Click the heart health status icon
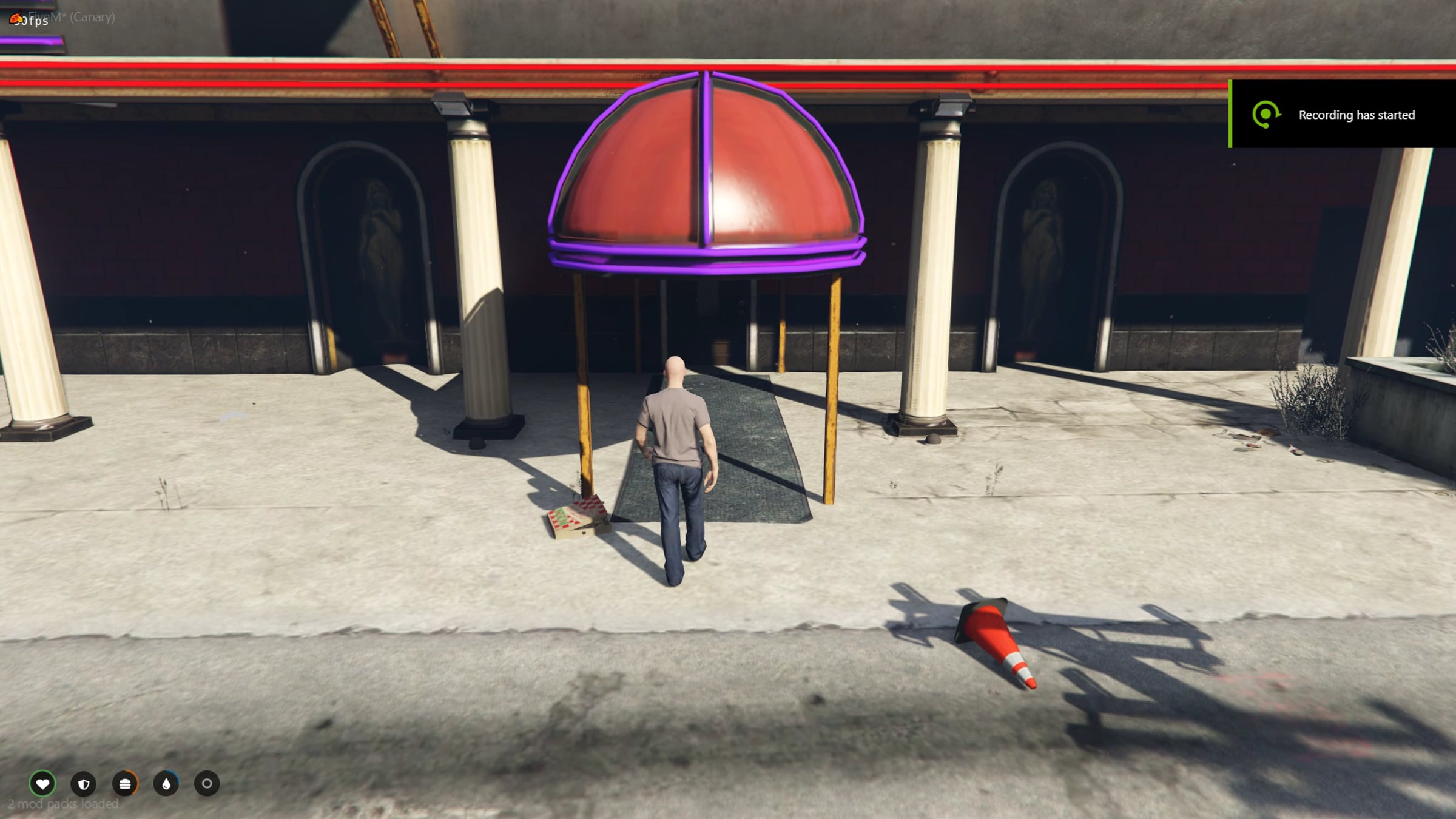This screenshot has width=1456, height=819. [x=42, y=784]
